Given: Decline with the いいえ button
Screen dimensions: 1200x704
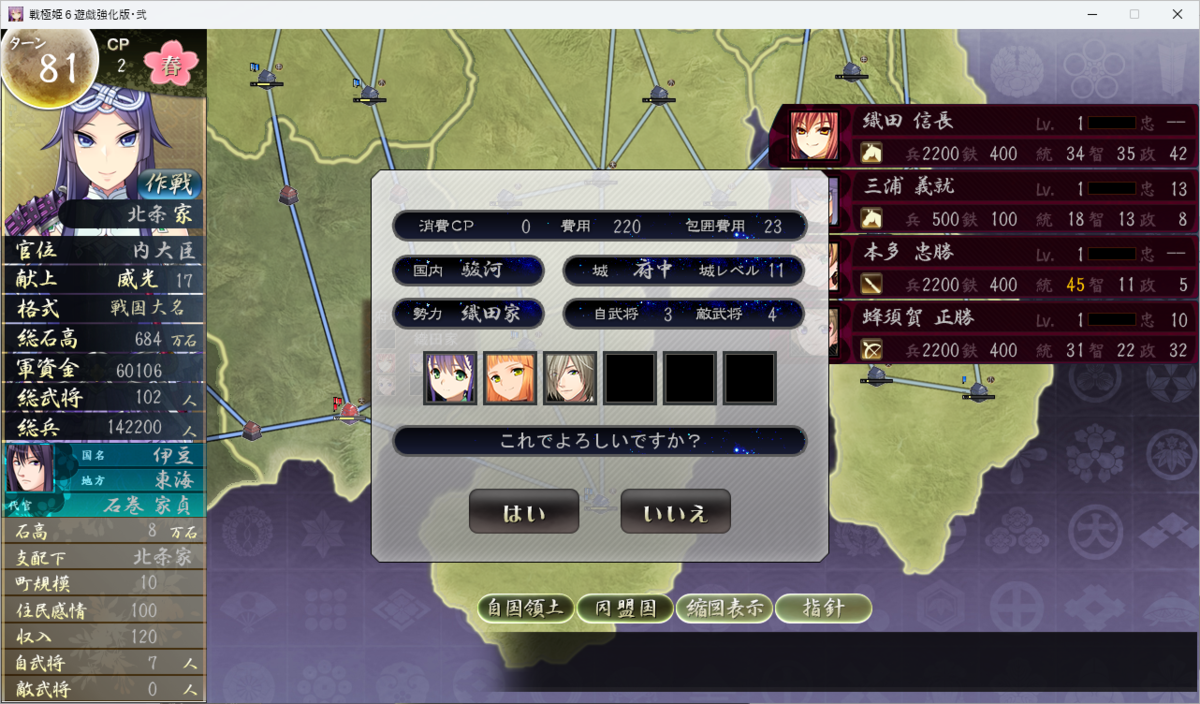Looking at the screenshot, I should 675,513.
